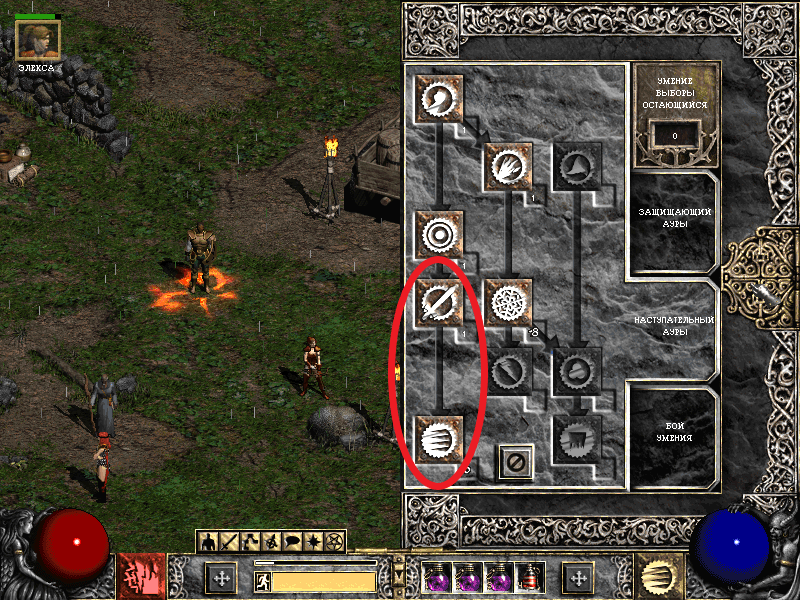Viewport: 800px width, 600px height.
Task: Select the Holy Freeze snowflake skill
Action: coord(508,302)
